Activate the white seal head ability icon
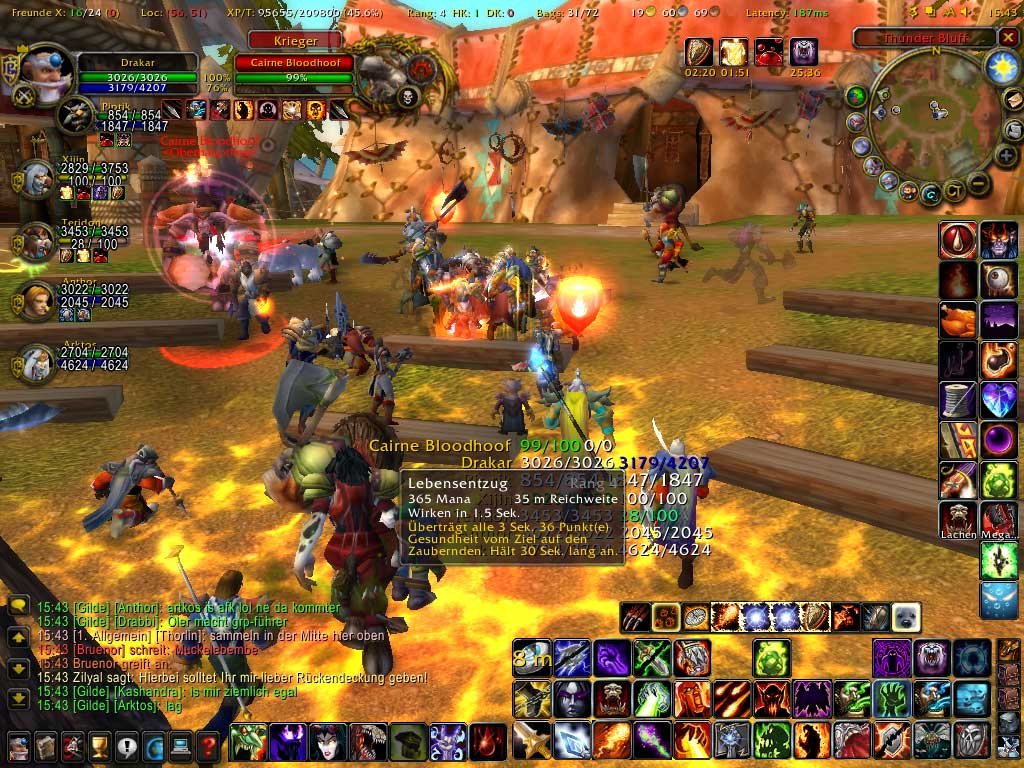The width and height of the screenshot is (1024, 768). [905, 617]
